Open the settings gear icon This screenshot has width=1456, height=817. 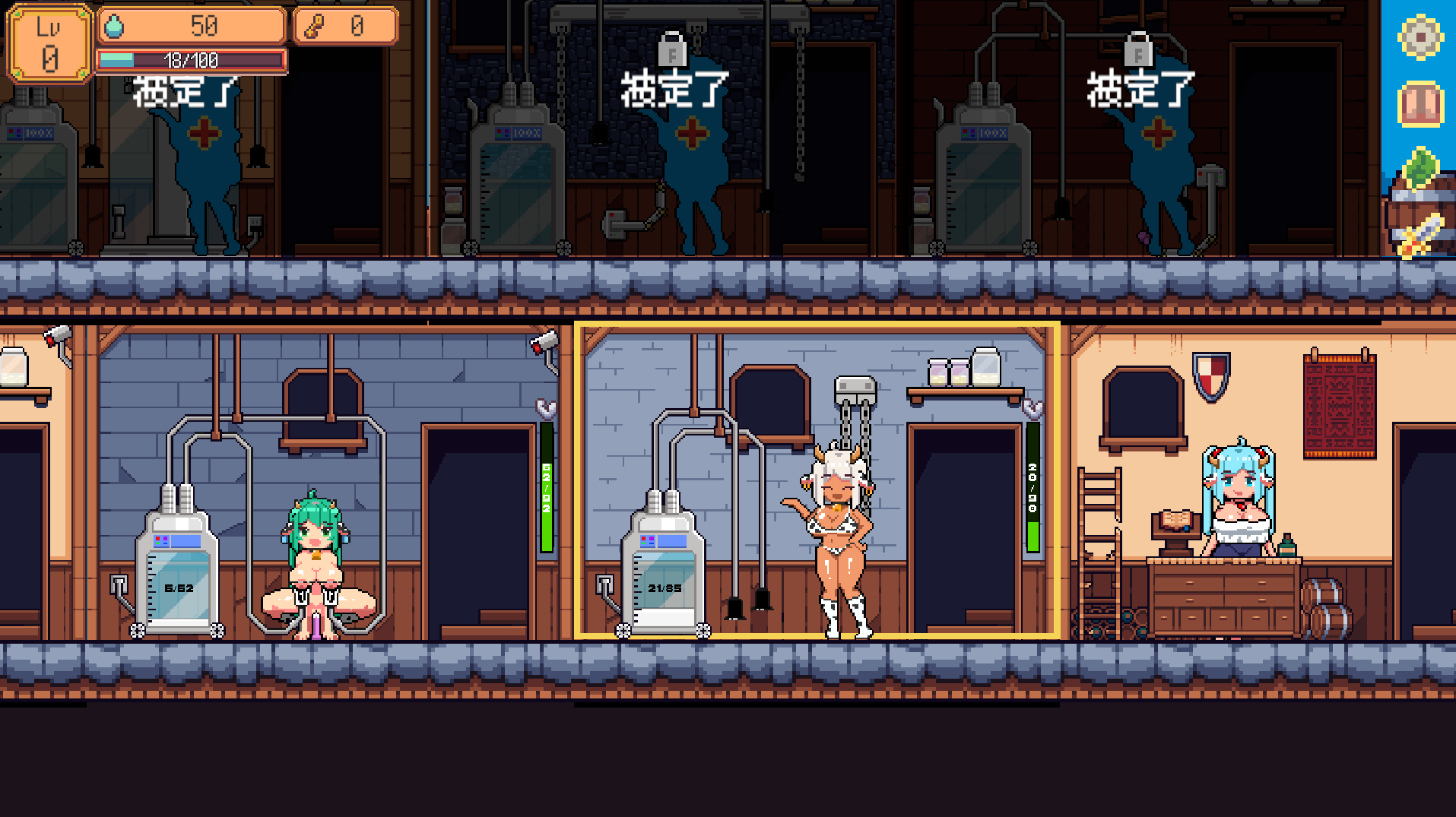point(1420,36)
